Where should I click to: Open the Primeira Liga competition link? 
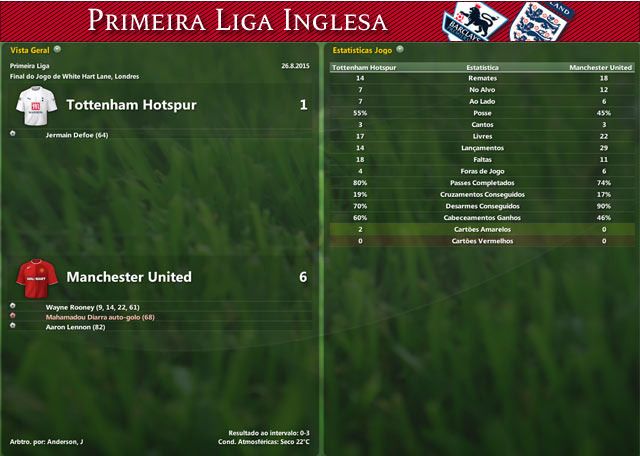(x=29, y=65)
